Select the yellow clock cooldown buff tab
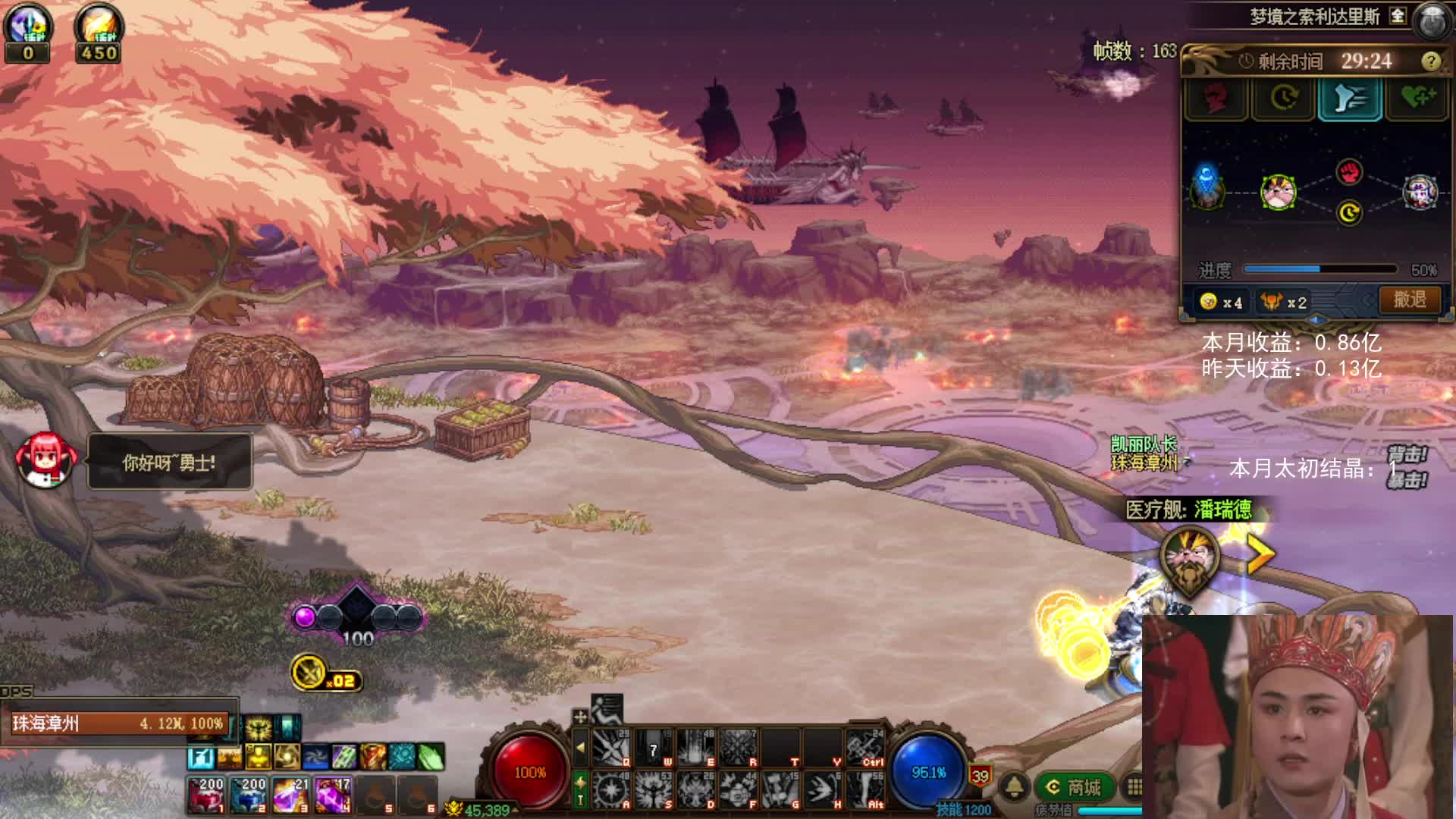 pyautogui.click(x=1283, y=99)
